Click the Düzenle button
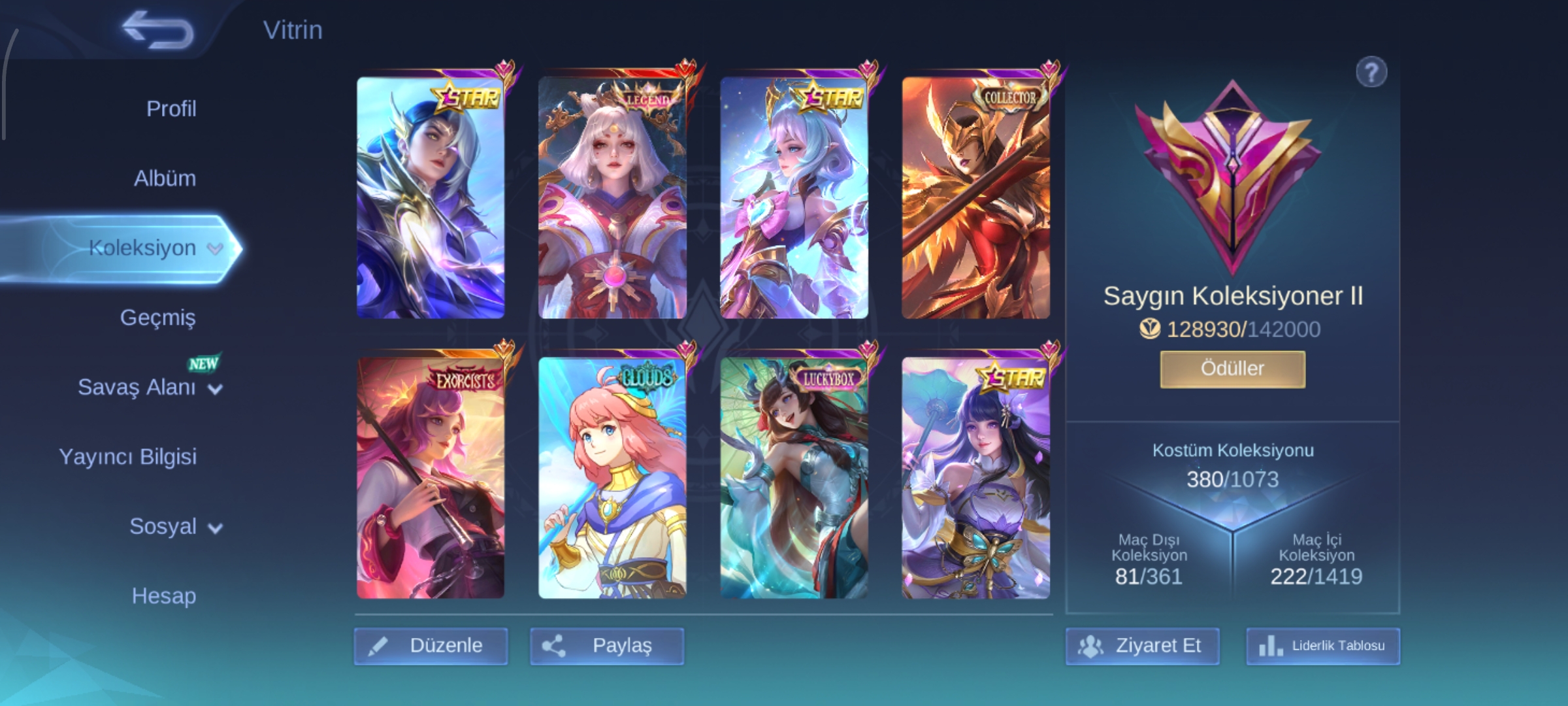Viewport: 1568px width, 706px height. pos(431,646)
